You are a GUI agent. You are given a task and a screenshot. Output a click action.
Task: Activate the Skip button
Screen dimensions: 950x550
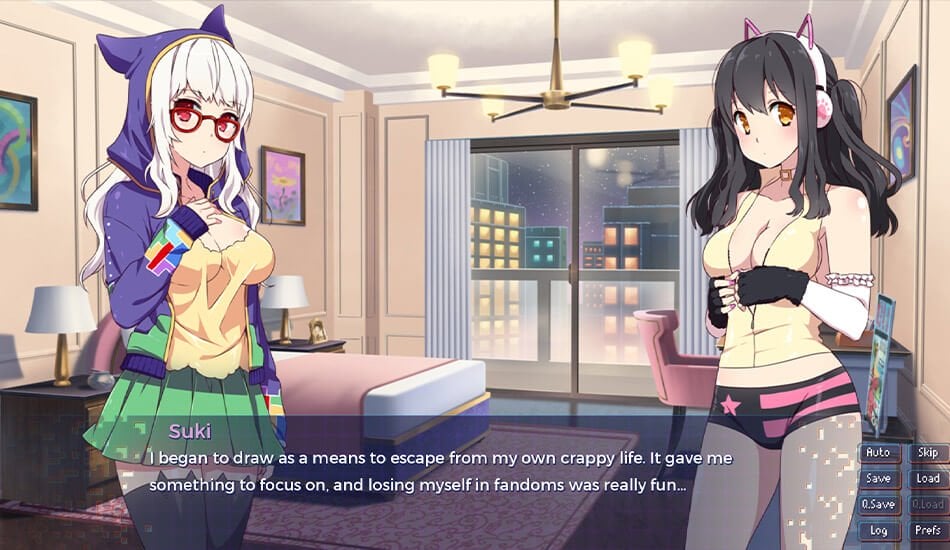click(x=927, y=453)
